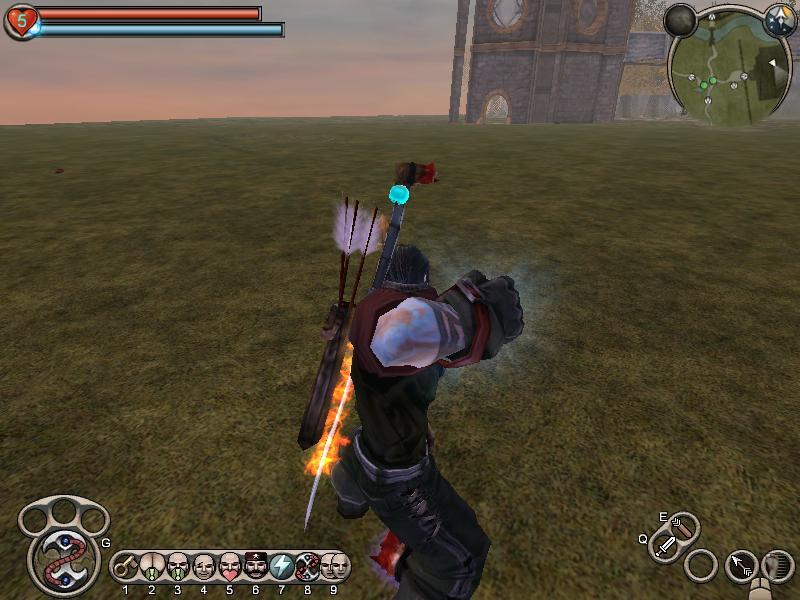Screen dimensions: 800x600
Task: Use the heart flirt expression
Action: [x=229, y=567]
